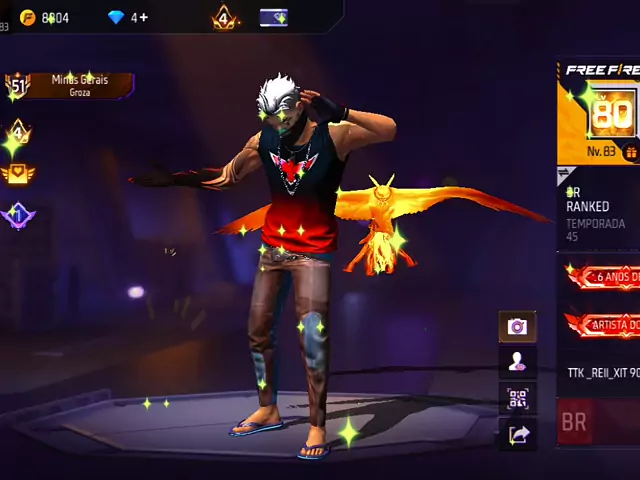Click the gift icon beside Nv. 83
Screen dimensions: 640x480
(x=631, y=152)
